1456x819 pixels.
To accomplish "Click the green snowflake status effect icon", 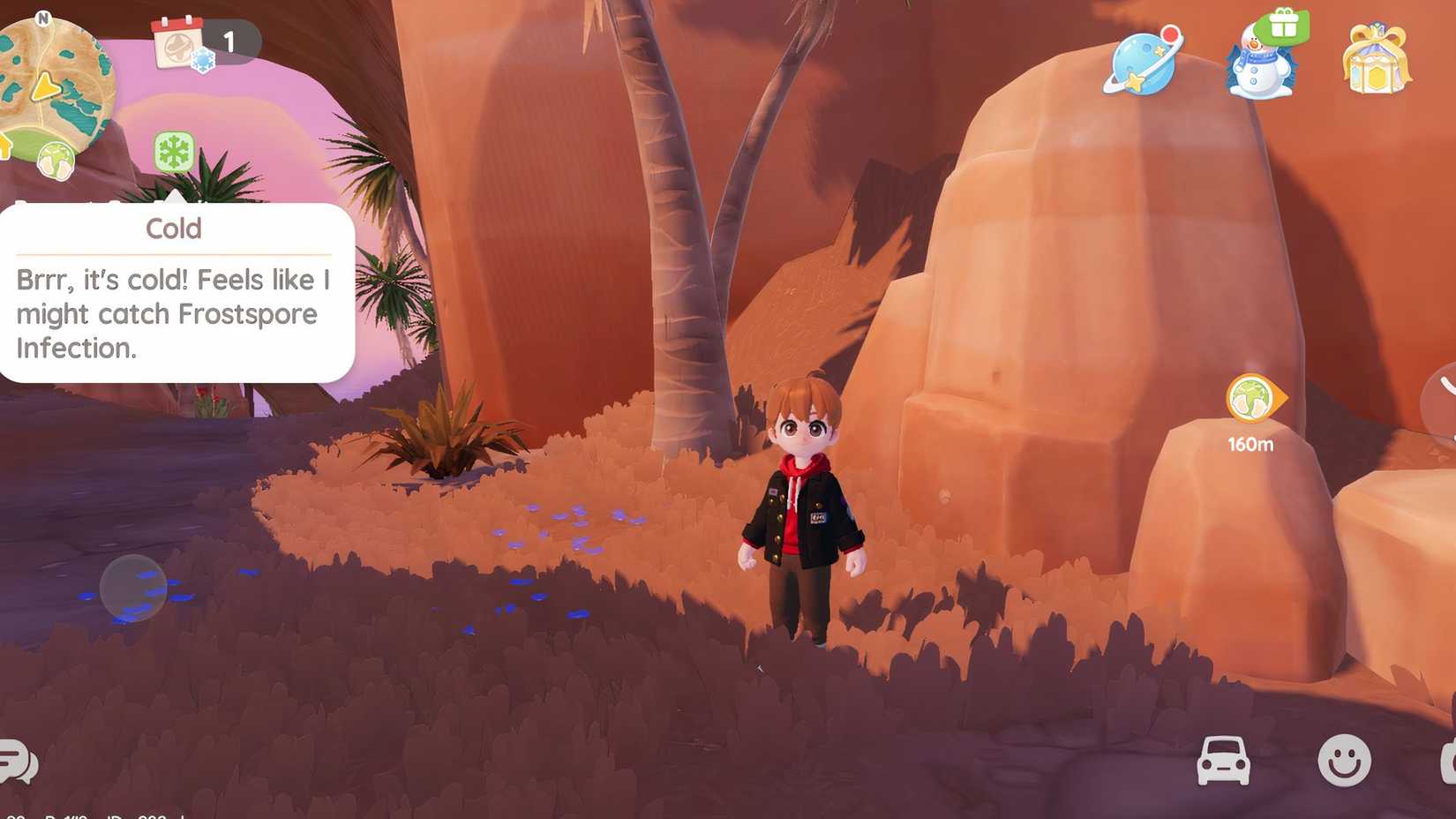I will click(174, 150).
